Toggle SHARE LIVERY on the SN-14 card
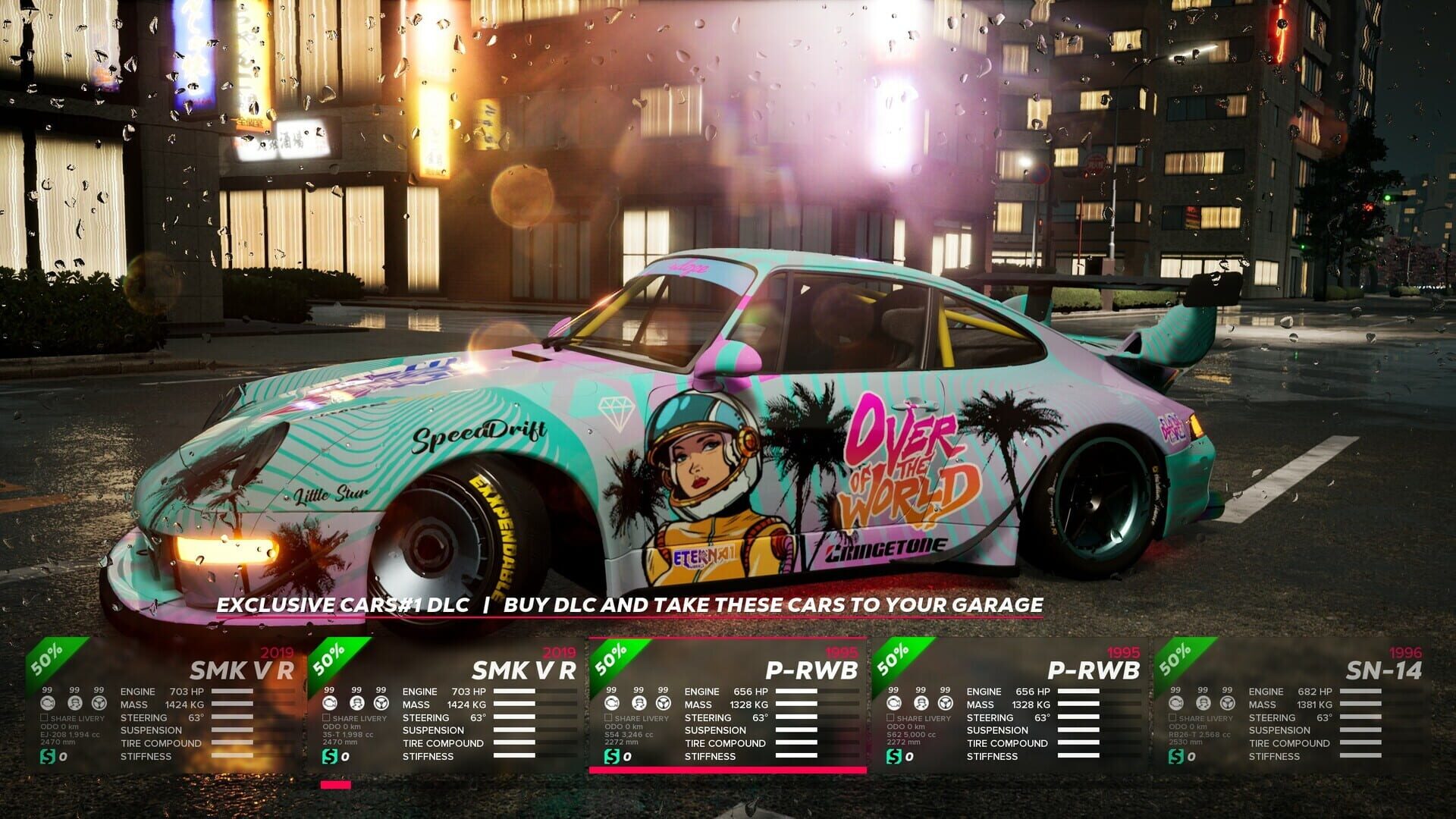Image resolution: width=1456 pixels, height=819 pixels. (x=1172, y=717)
